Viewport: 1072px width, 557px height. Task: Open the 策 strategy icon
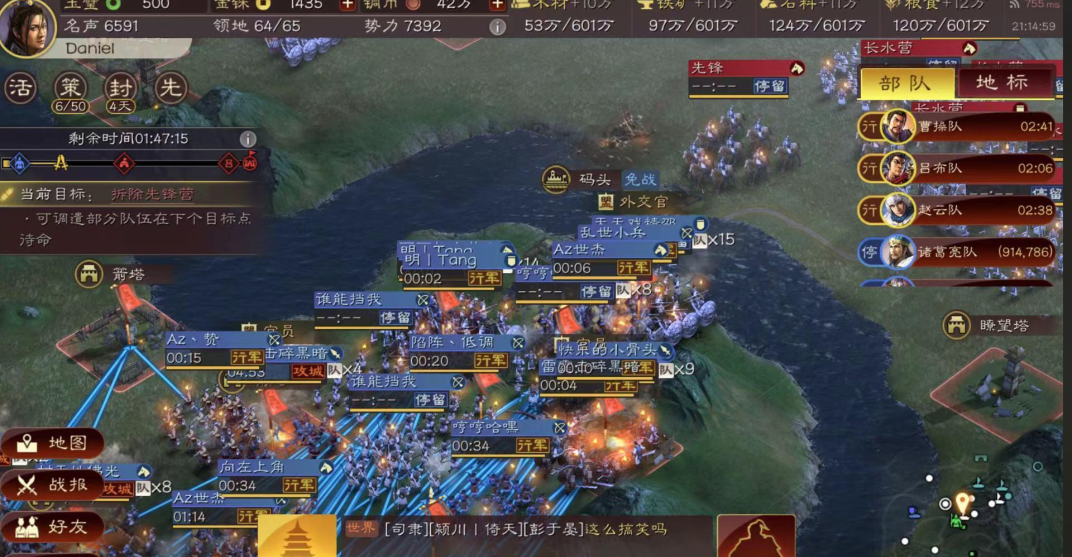tap(70, 88)
